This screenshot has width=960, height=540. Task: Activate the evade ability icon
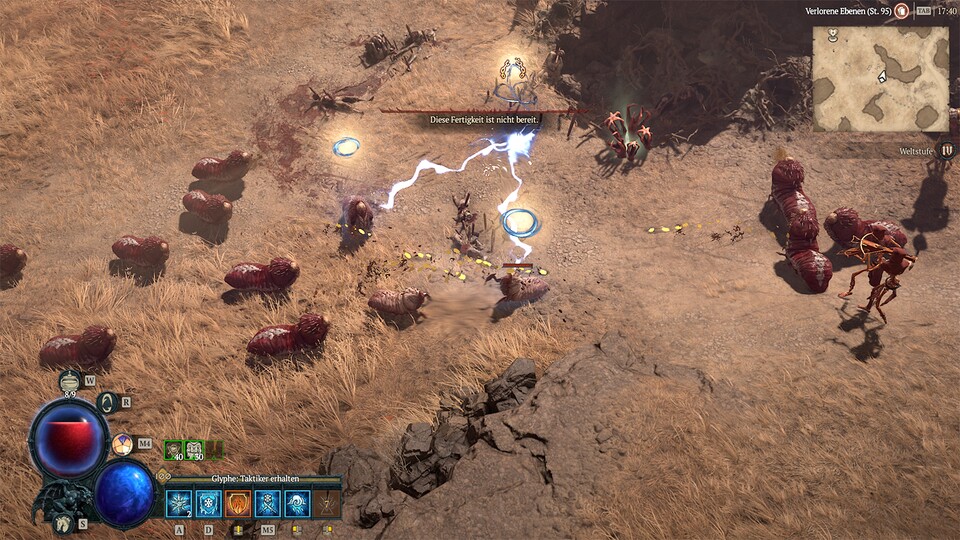(x=109, y=403)
